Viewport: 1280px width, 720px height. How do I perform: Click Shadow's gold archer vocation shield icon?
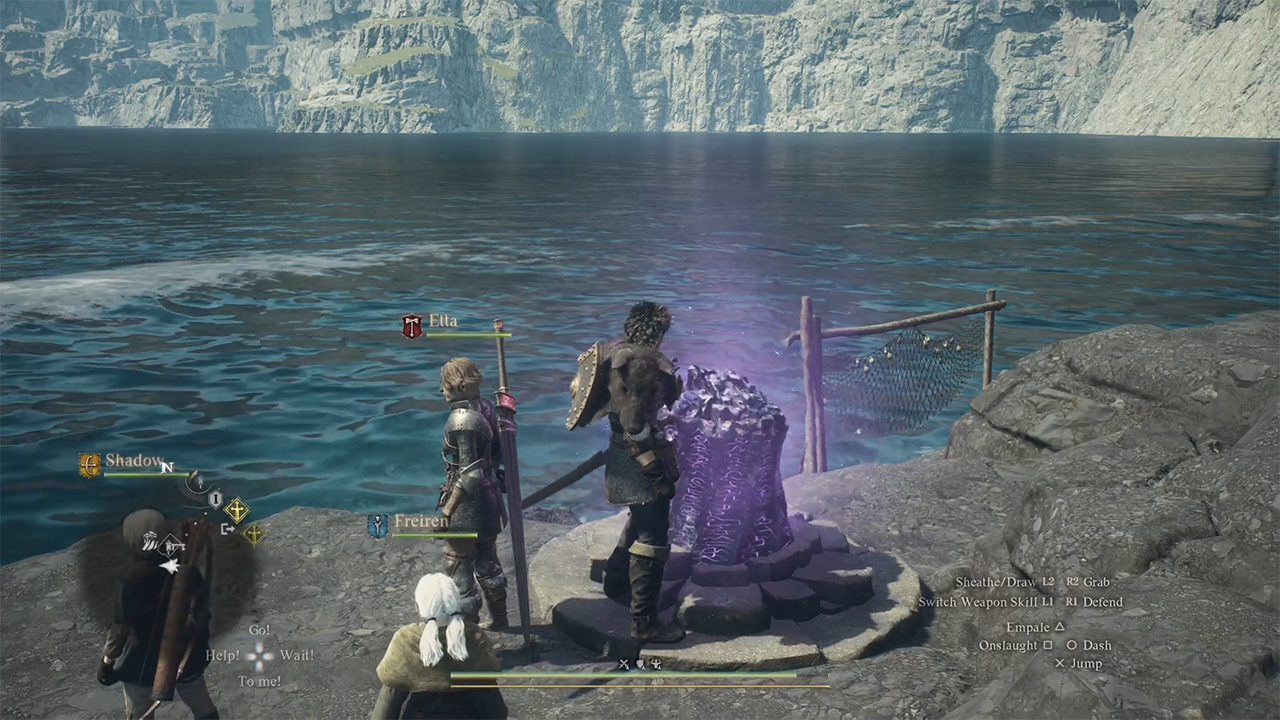[90, 465]
